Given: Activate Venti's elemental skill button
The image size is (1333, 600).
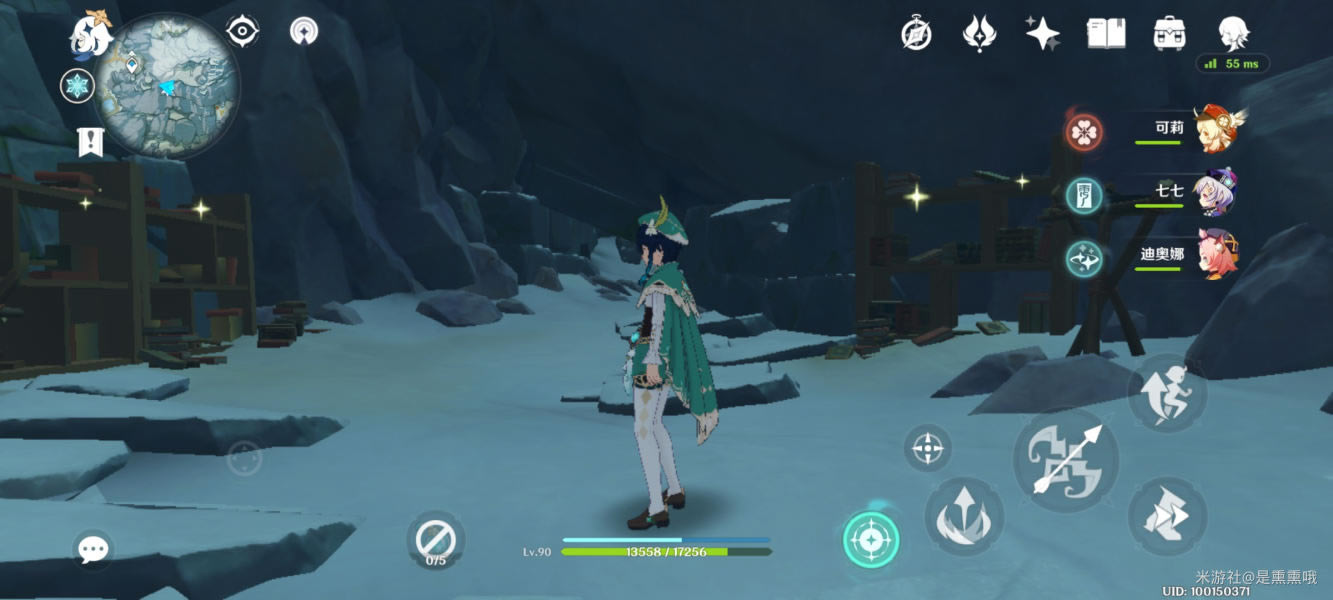Looking at the screenshot, I should (x=963, y=517).
